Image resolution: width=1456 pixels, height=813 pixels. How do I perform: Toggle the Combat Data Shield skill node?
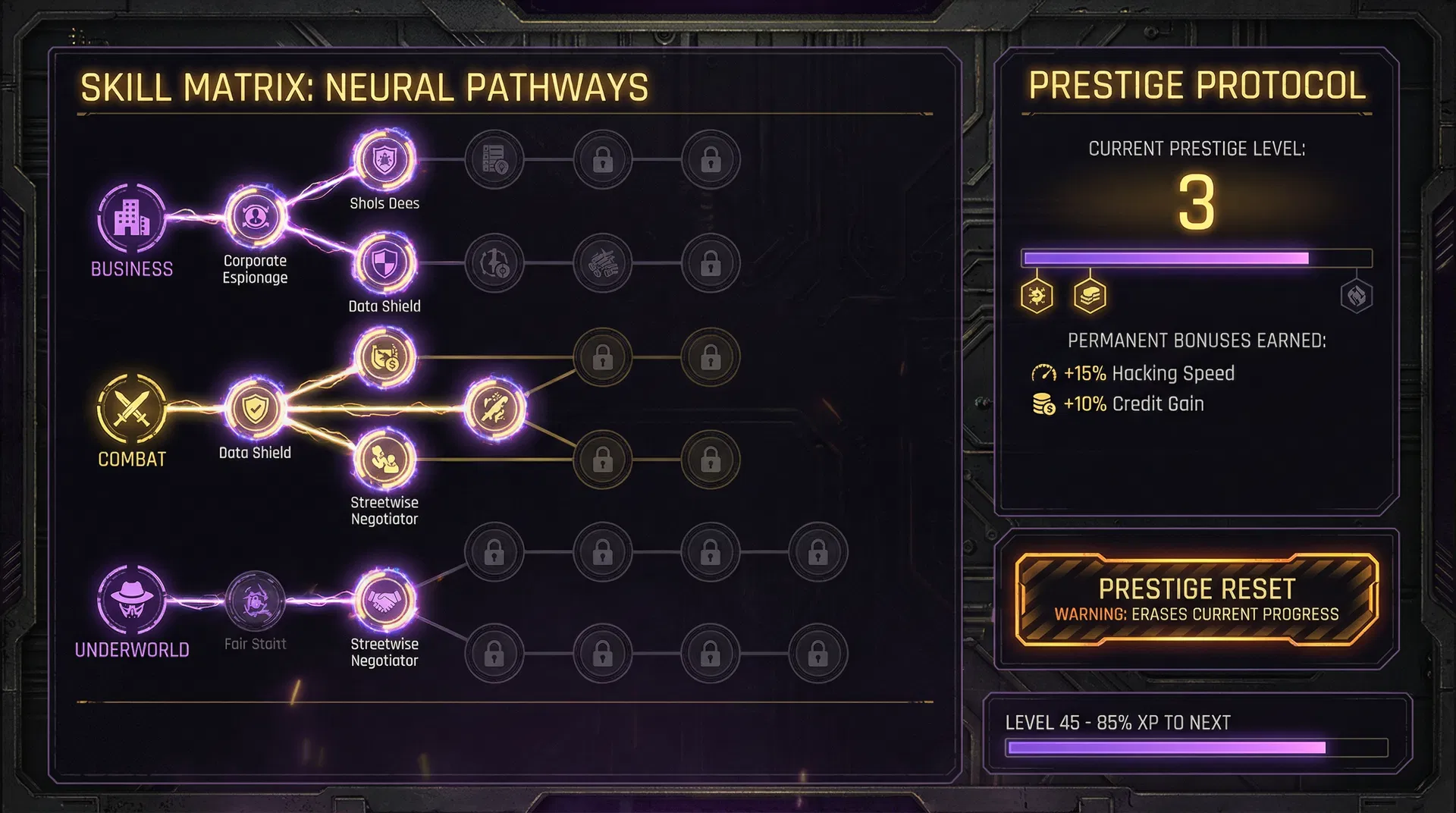[256, 409]
